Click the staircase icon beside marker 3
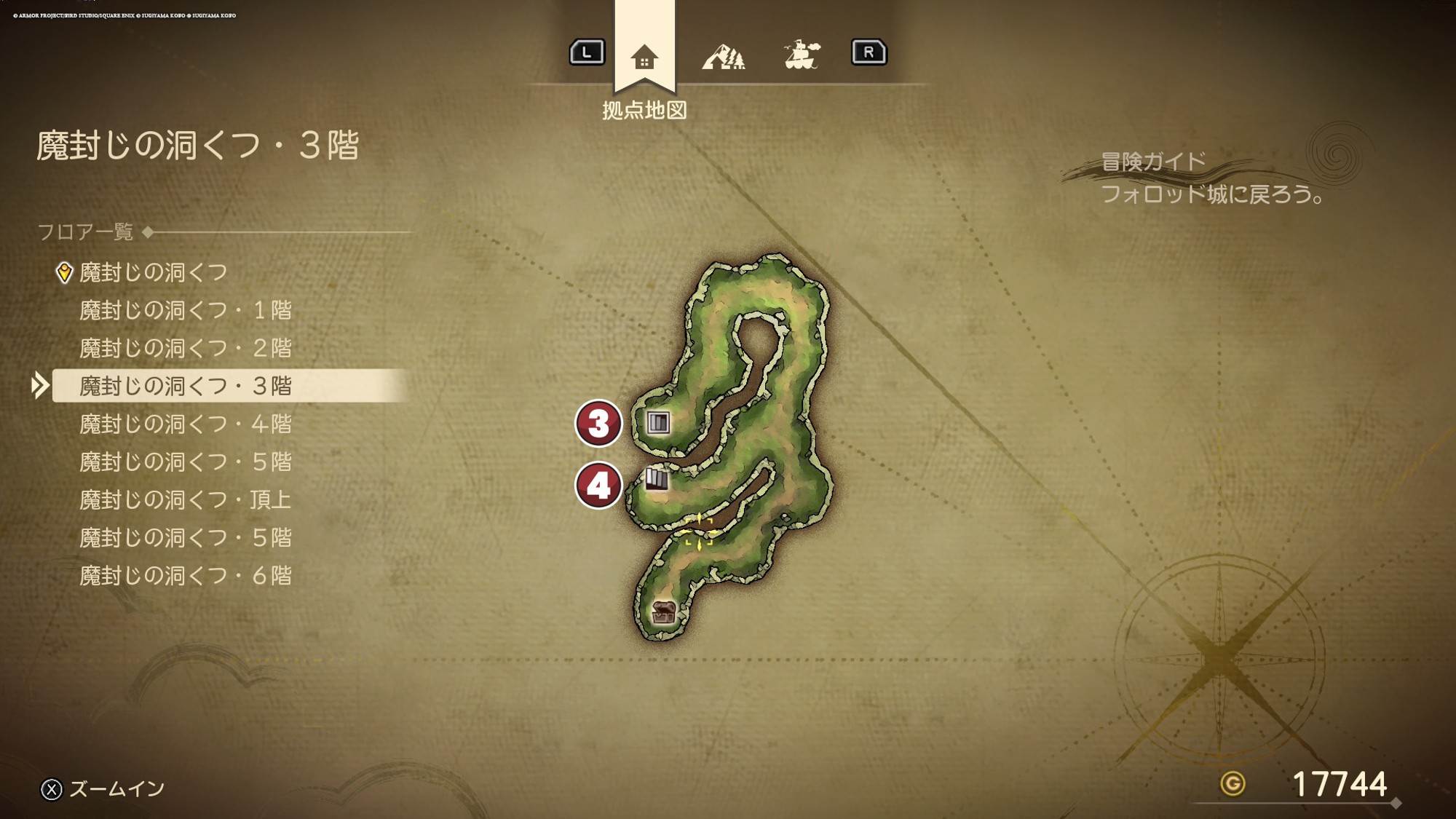The image size is (1456, 819). [x=658, y=422]
